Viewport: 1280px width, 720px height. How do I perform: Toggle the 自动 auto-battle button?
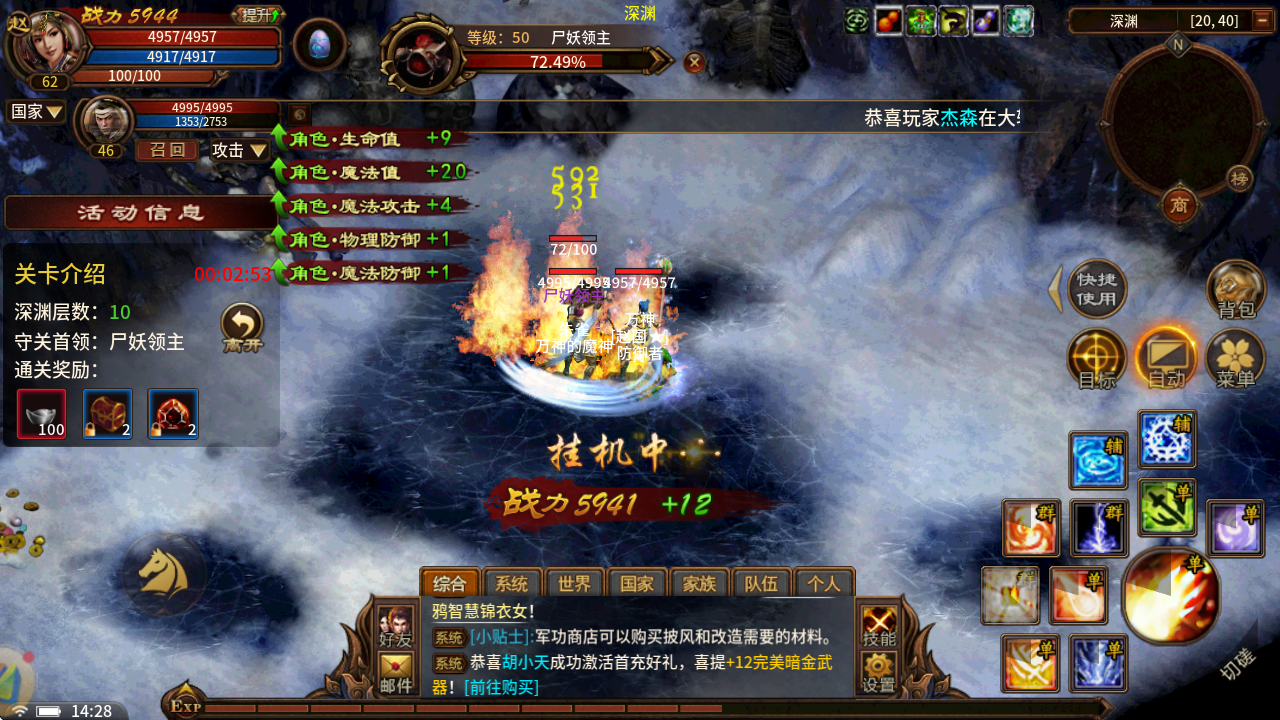[x=1166, y=358]
